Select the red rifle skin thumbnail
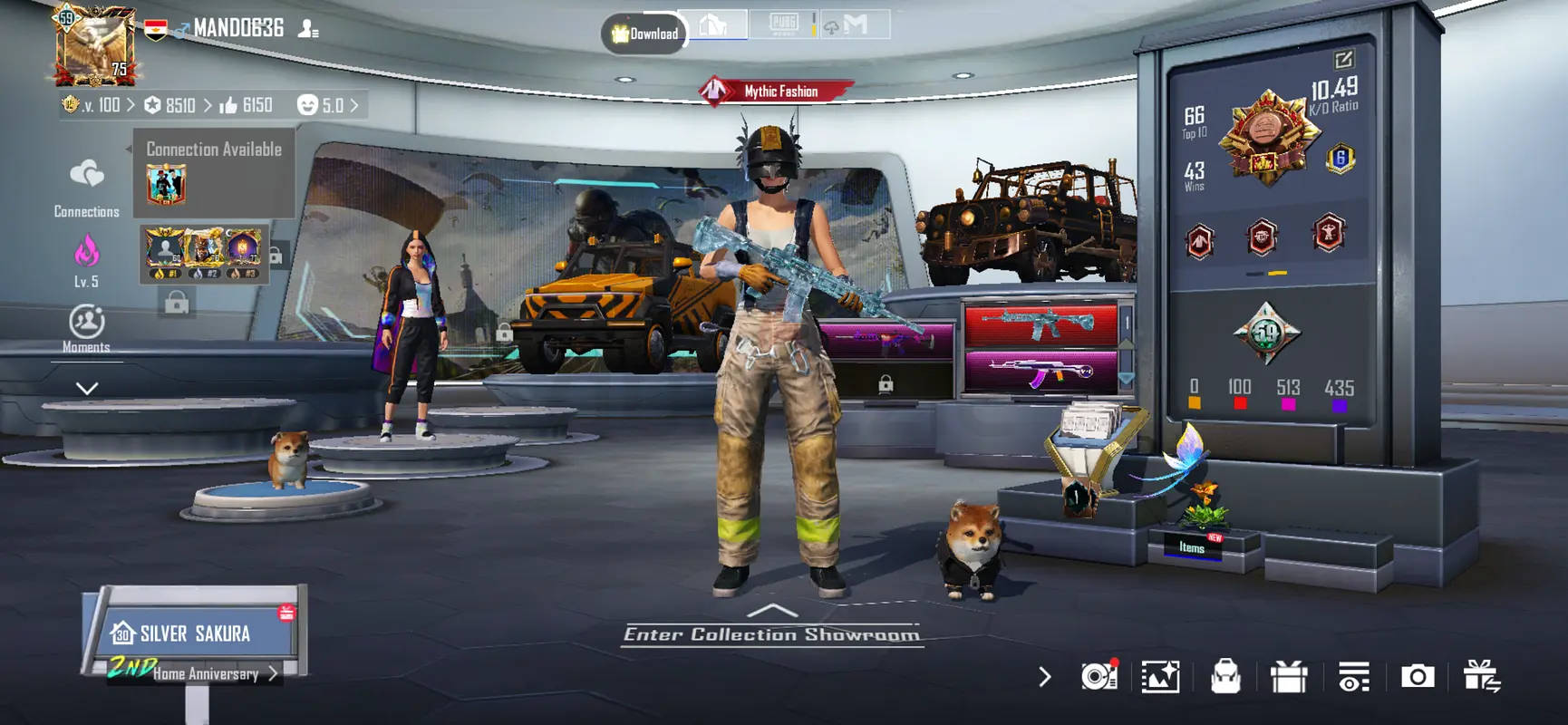Viewport: 1568px width, 725px height. pos(1040,324)
